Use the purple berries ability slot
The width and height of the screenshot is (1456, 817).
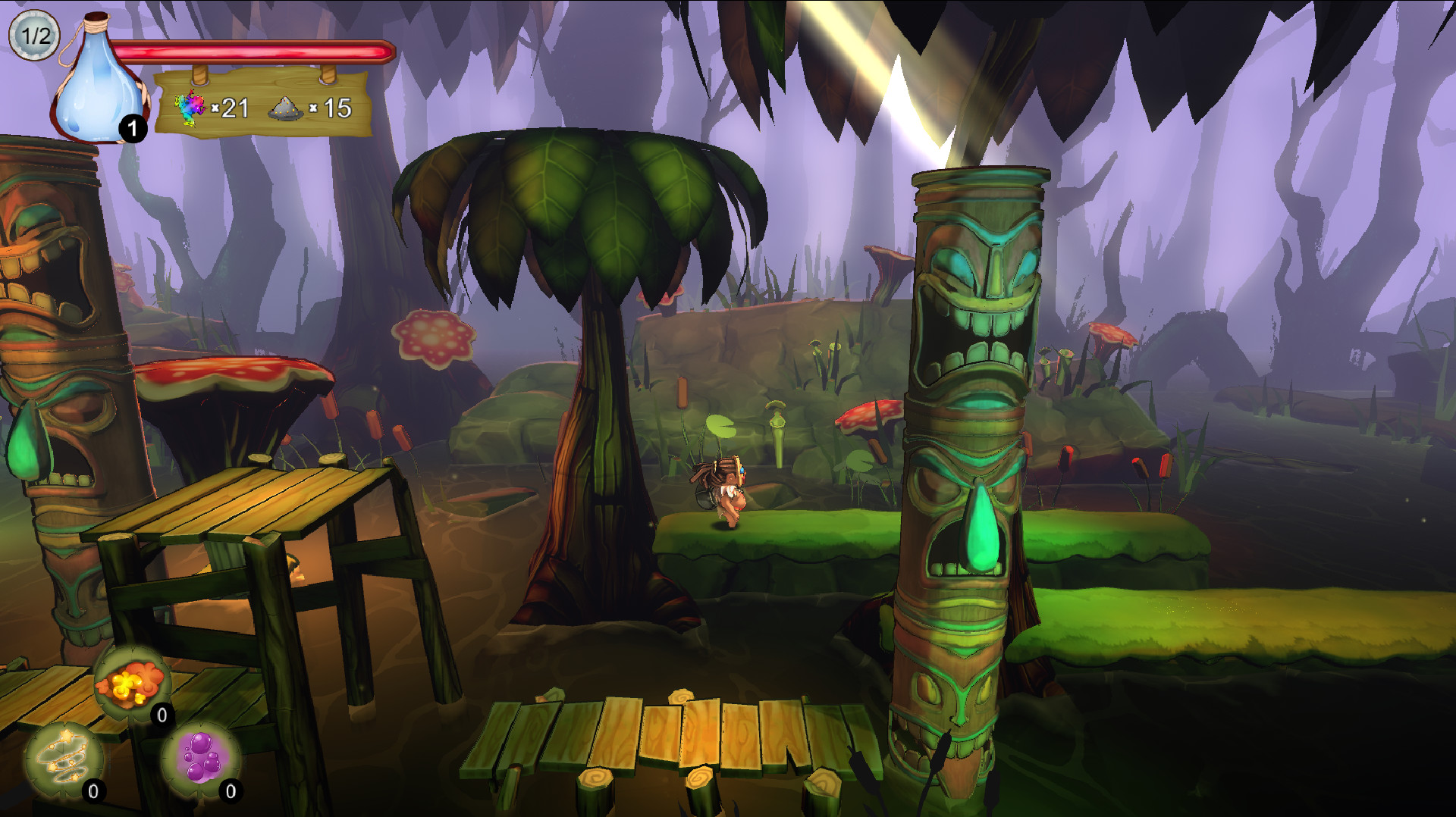(201, 759)
